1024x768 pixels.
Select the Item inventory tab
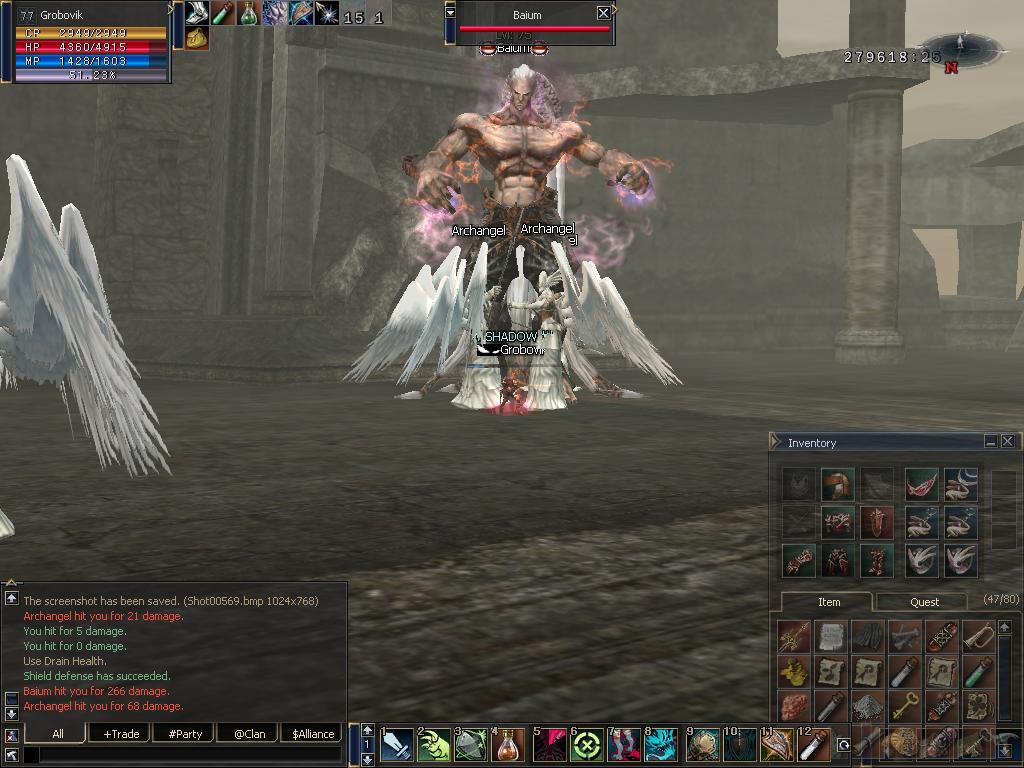point(829,602)
